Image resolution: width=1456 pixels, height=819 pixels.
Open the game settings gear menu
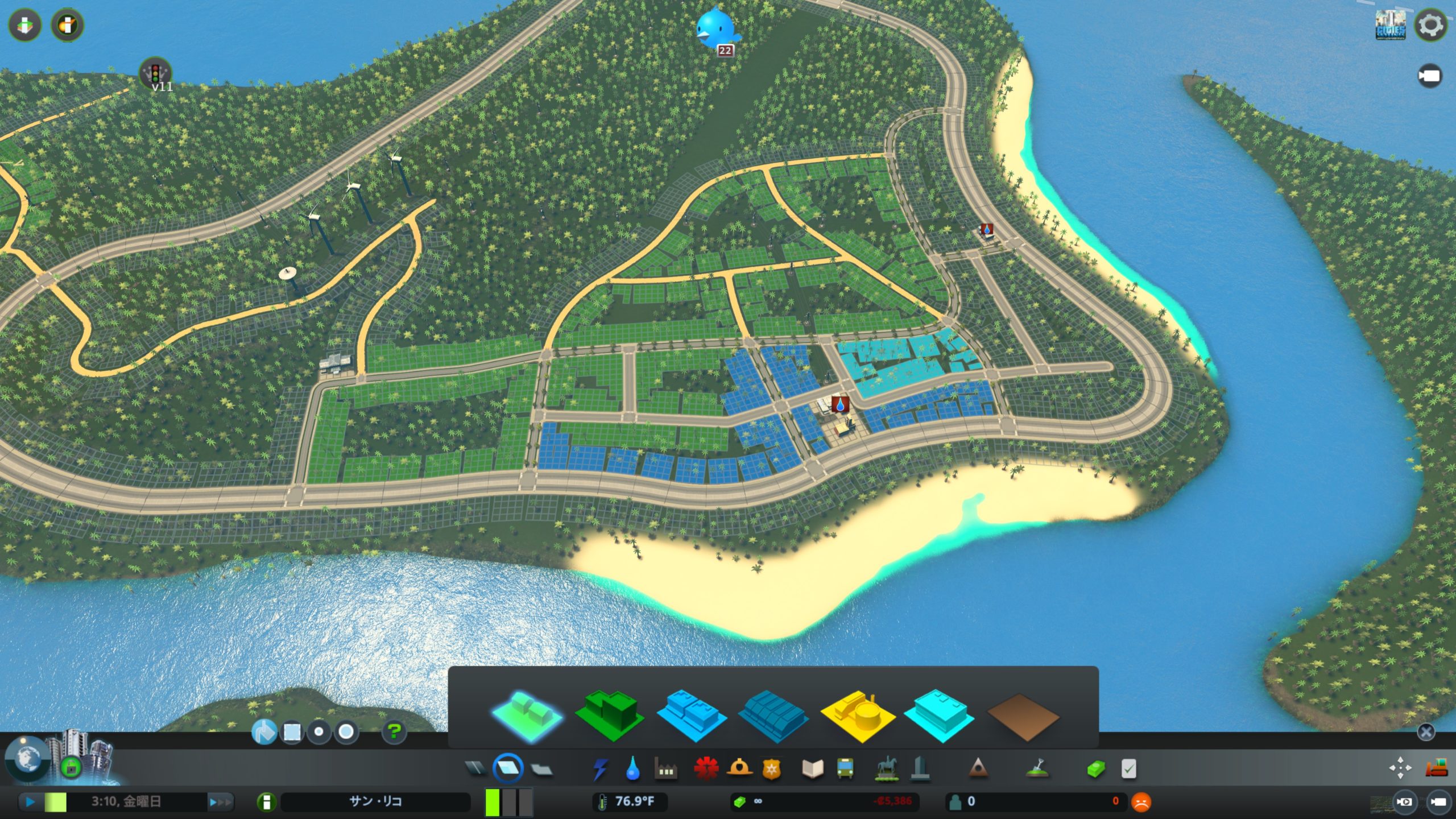(x=1430, y=26)
